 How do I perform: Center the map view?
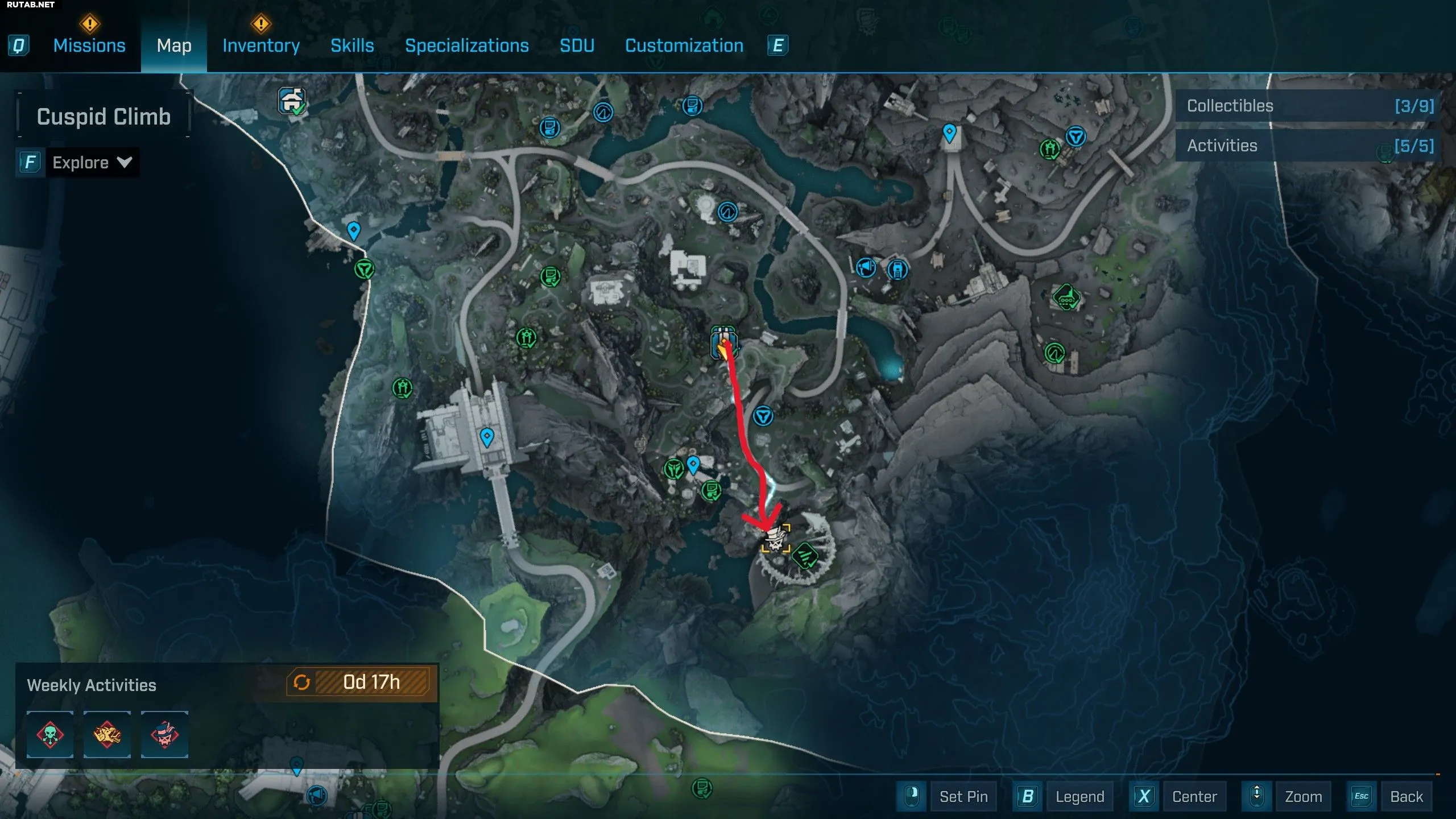tap(1194, 796)
